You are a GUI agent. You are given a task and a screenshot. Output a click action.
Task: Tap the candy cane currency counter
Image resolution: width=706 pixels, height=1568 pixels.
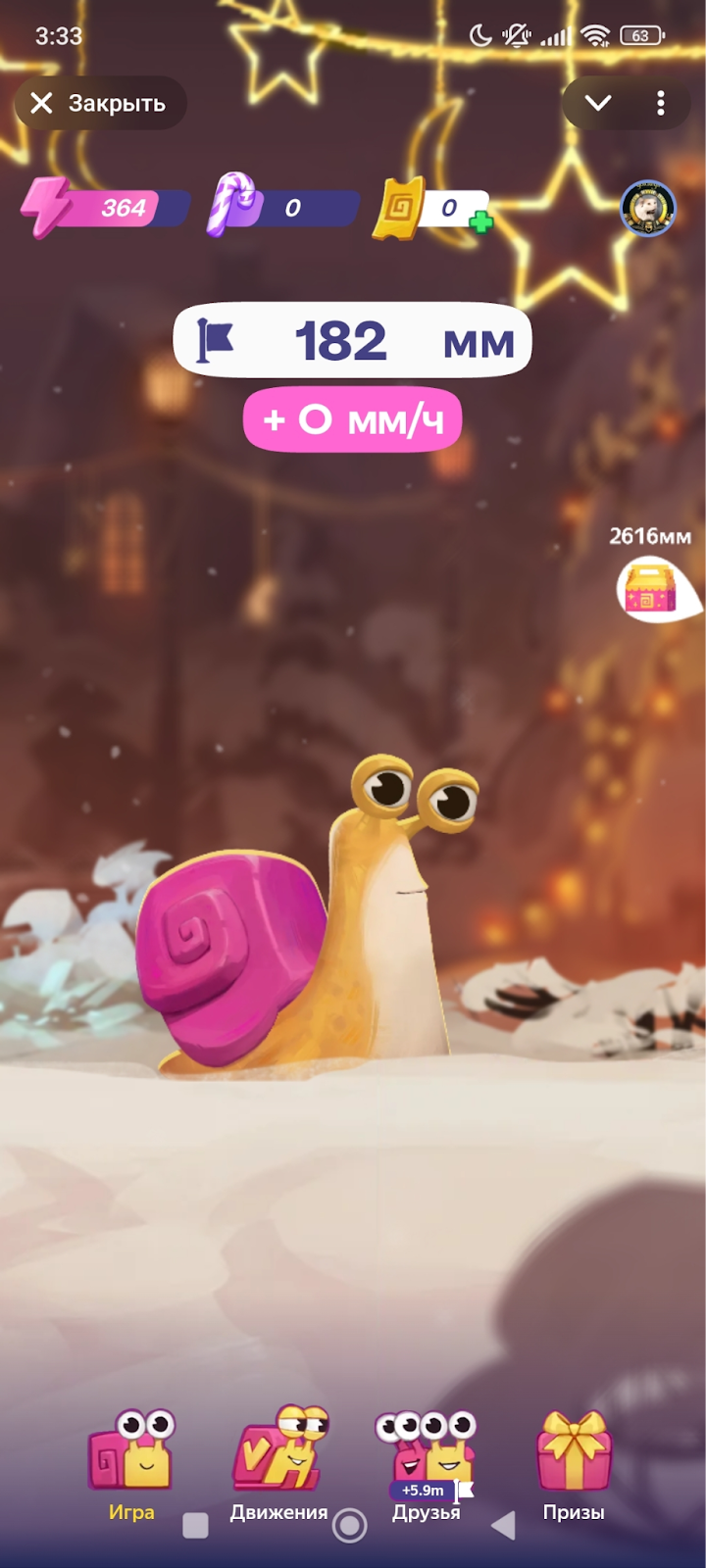click(x=282, y=207)
